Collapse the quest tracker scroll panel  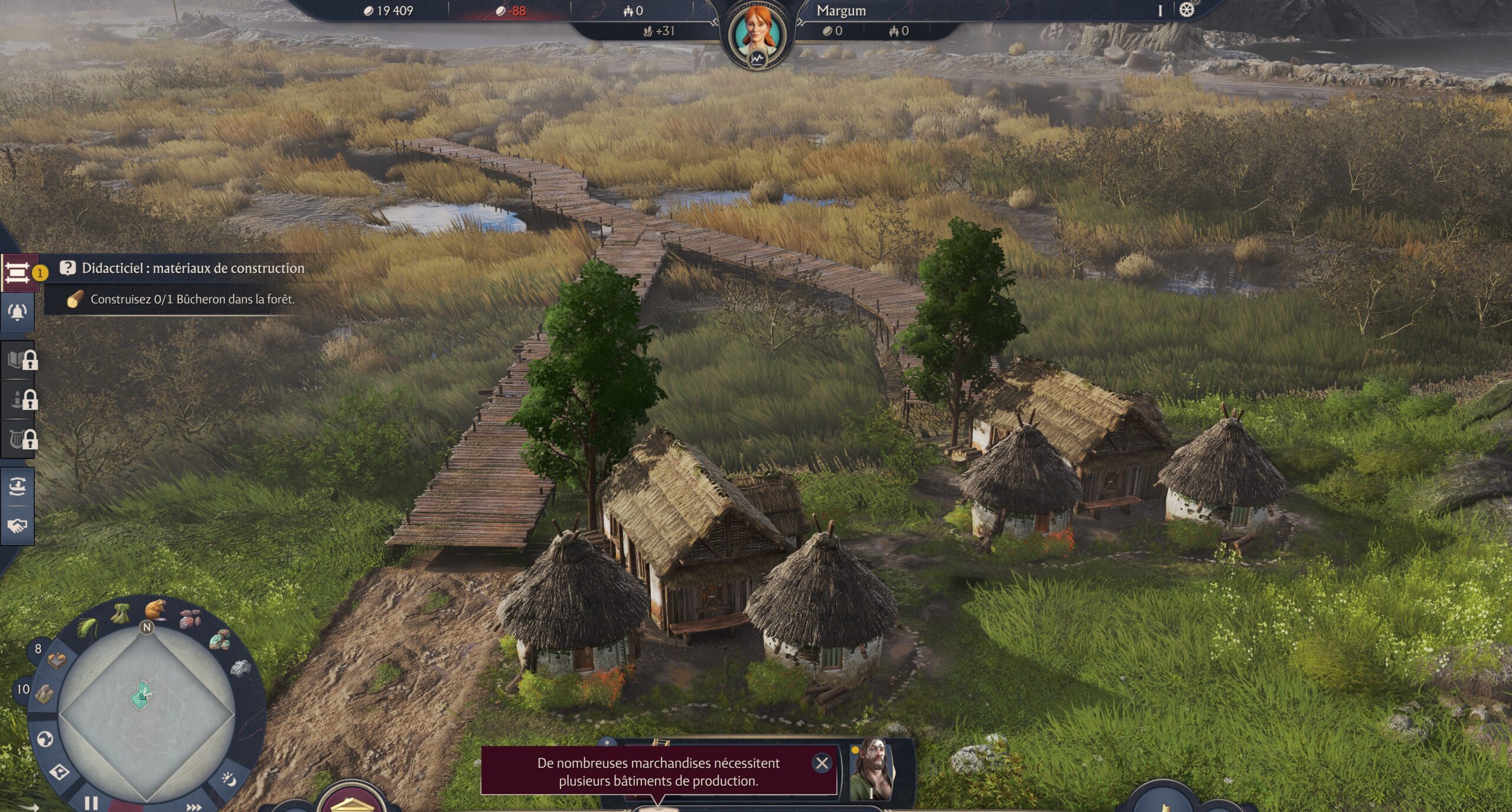tap(18, 273)
